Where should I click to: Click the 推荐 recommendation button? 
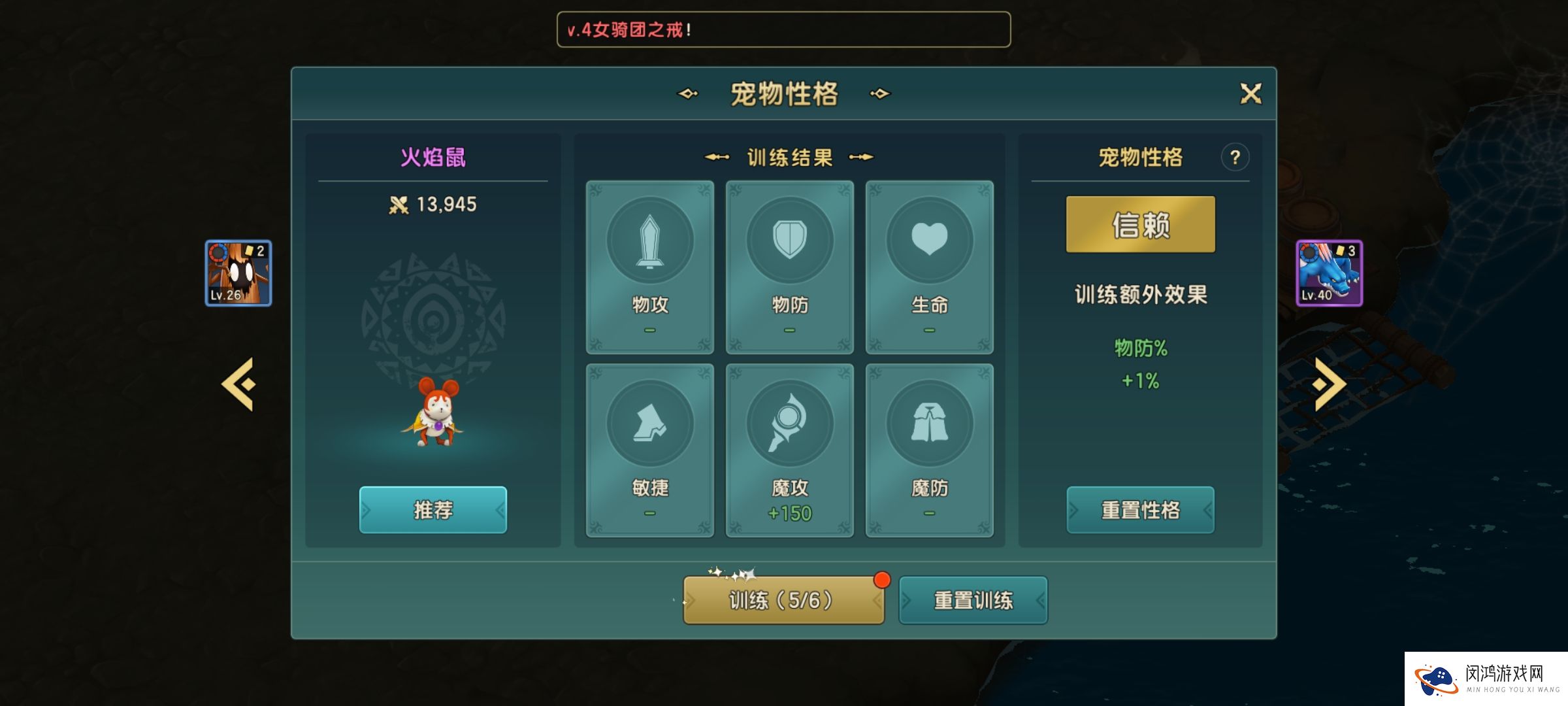coord(433,511)
